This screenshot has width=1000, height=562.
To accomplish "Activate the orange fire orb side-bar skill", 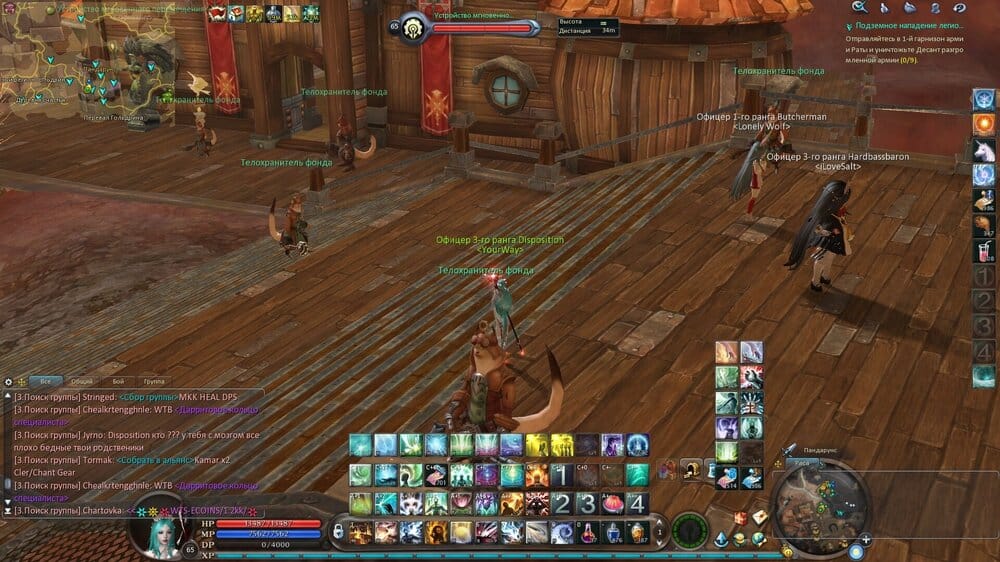I will click(984, 124).
